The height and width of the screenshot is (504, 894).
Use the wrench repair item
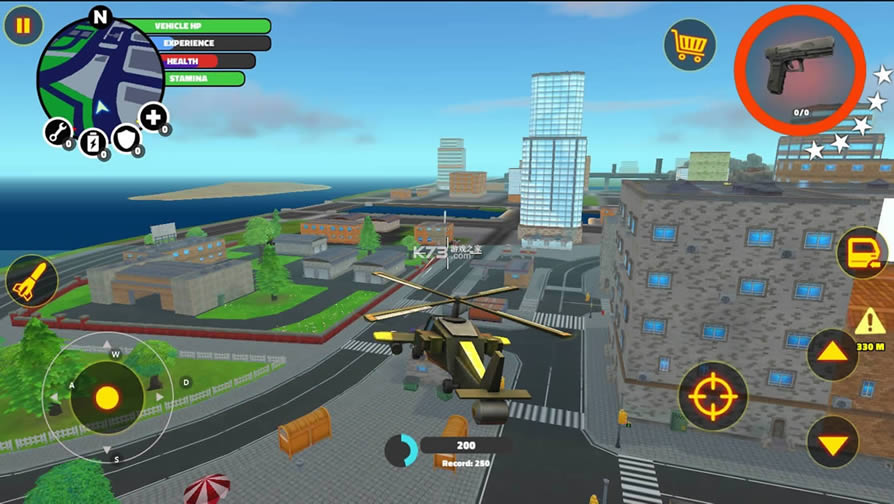pos(57,131)
